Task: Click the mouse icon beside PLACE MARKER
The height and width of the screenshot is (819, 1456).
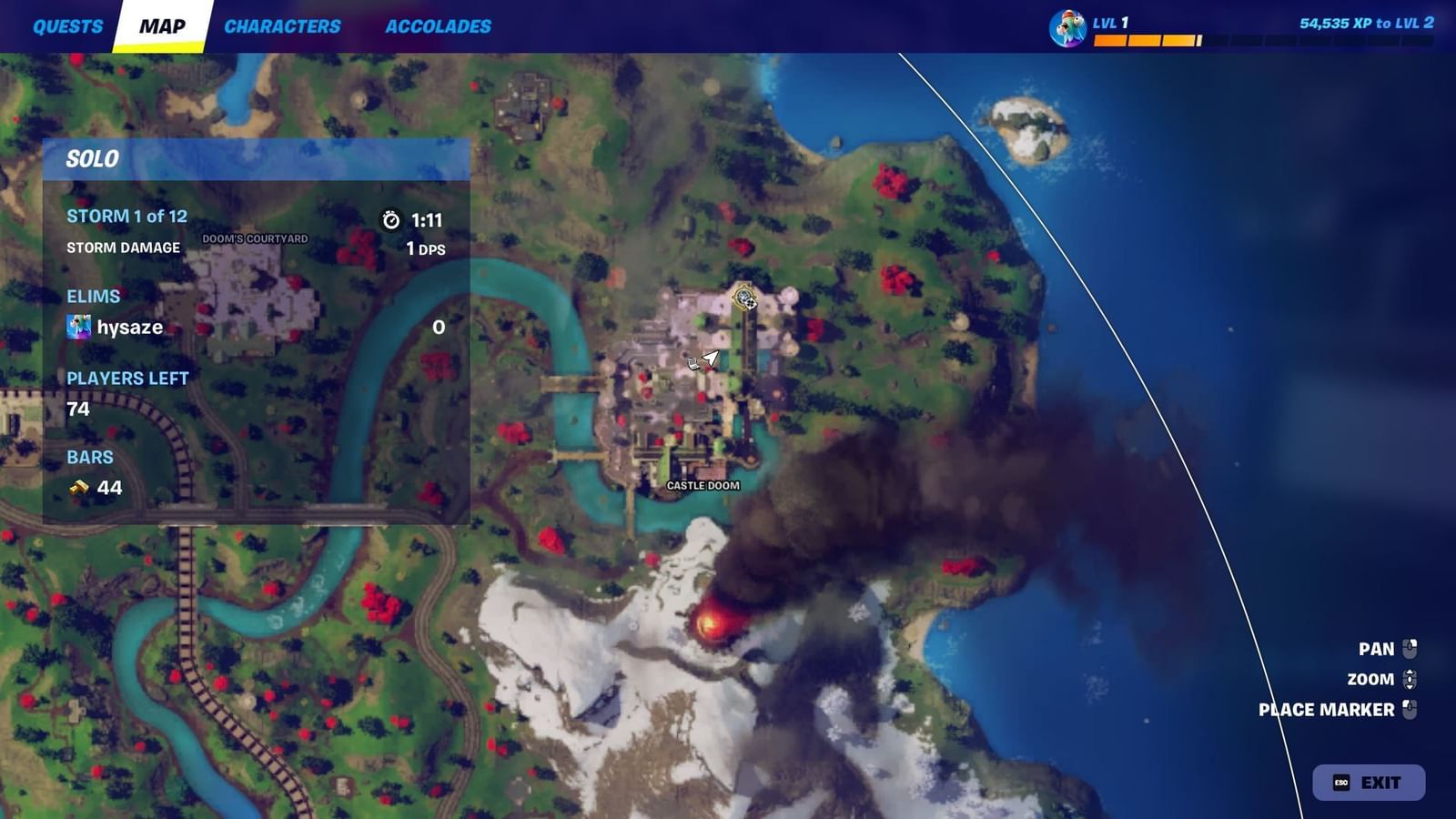Action: coord(1410,710)
